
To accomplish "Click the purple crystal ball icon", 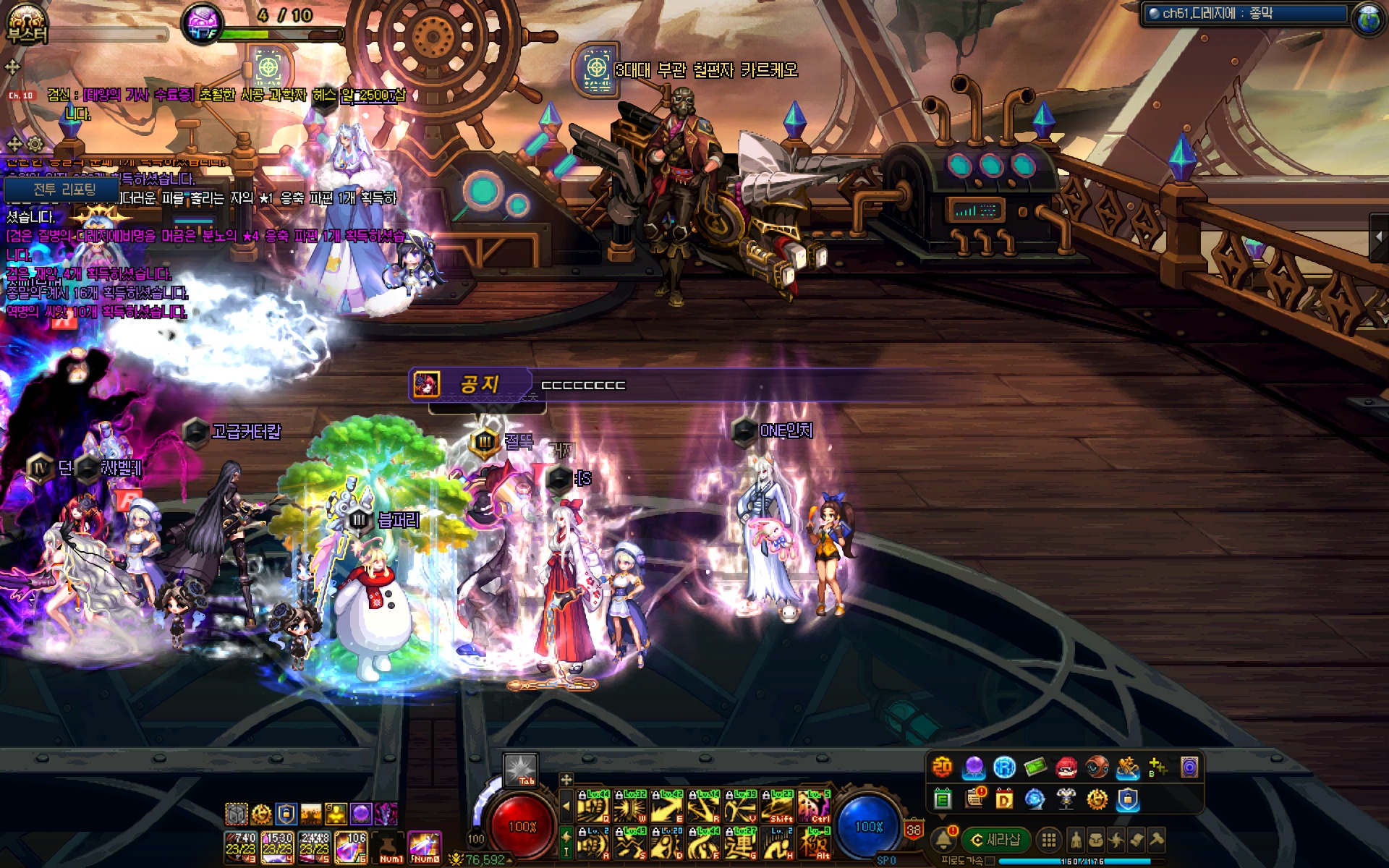I will (x=973, y=767).
